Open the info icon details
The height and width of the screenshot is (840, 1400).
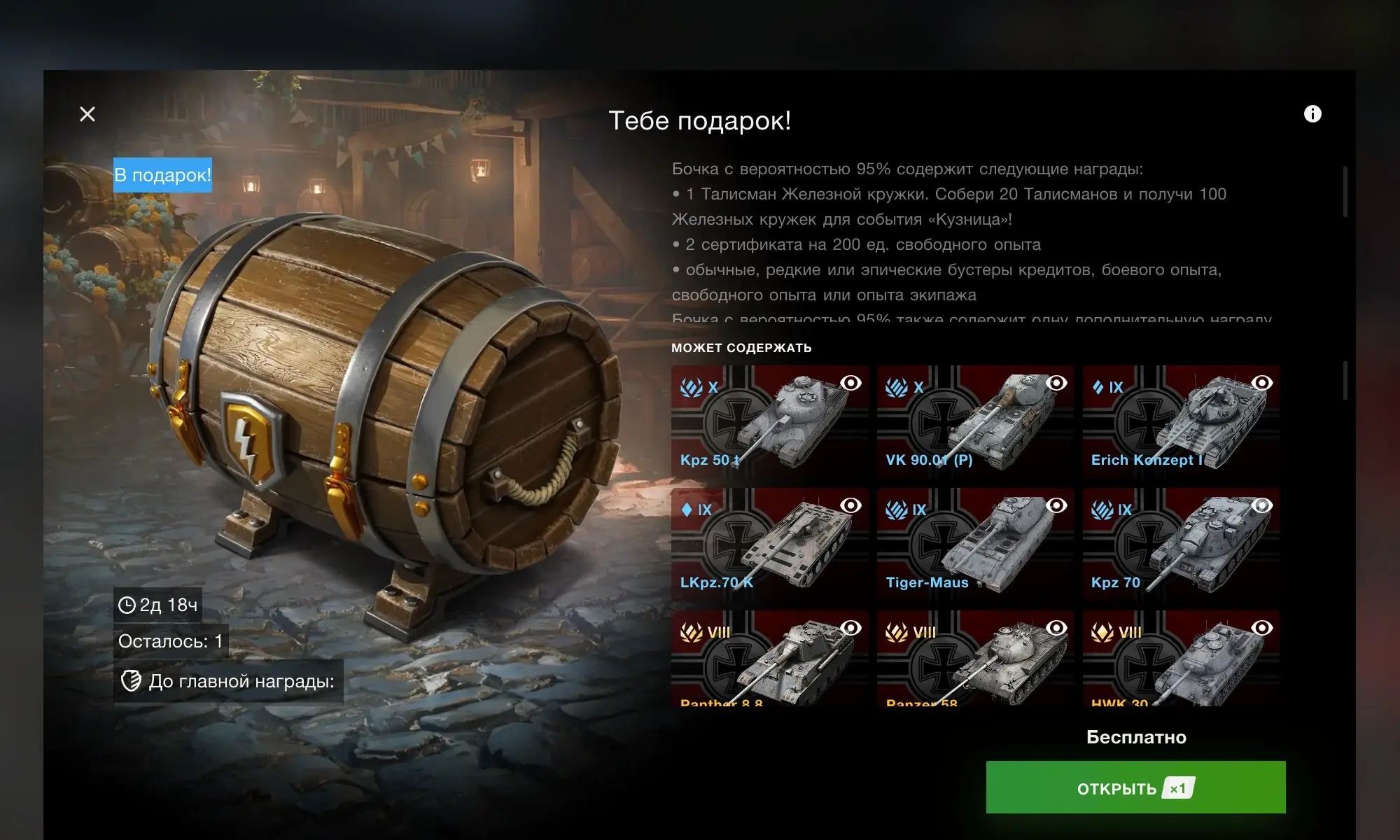point(1312,114)
